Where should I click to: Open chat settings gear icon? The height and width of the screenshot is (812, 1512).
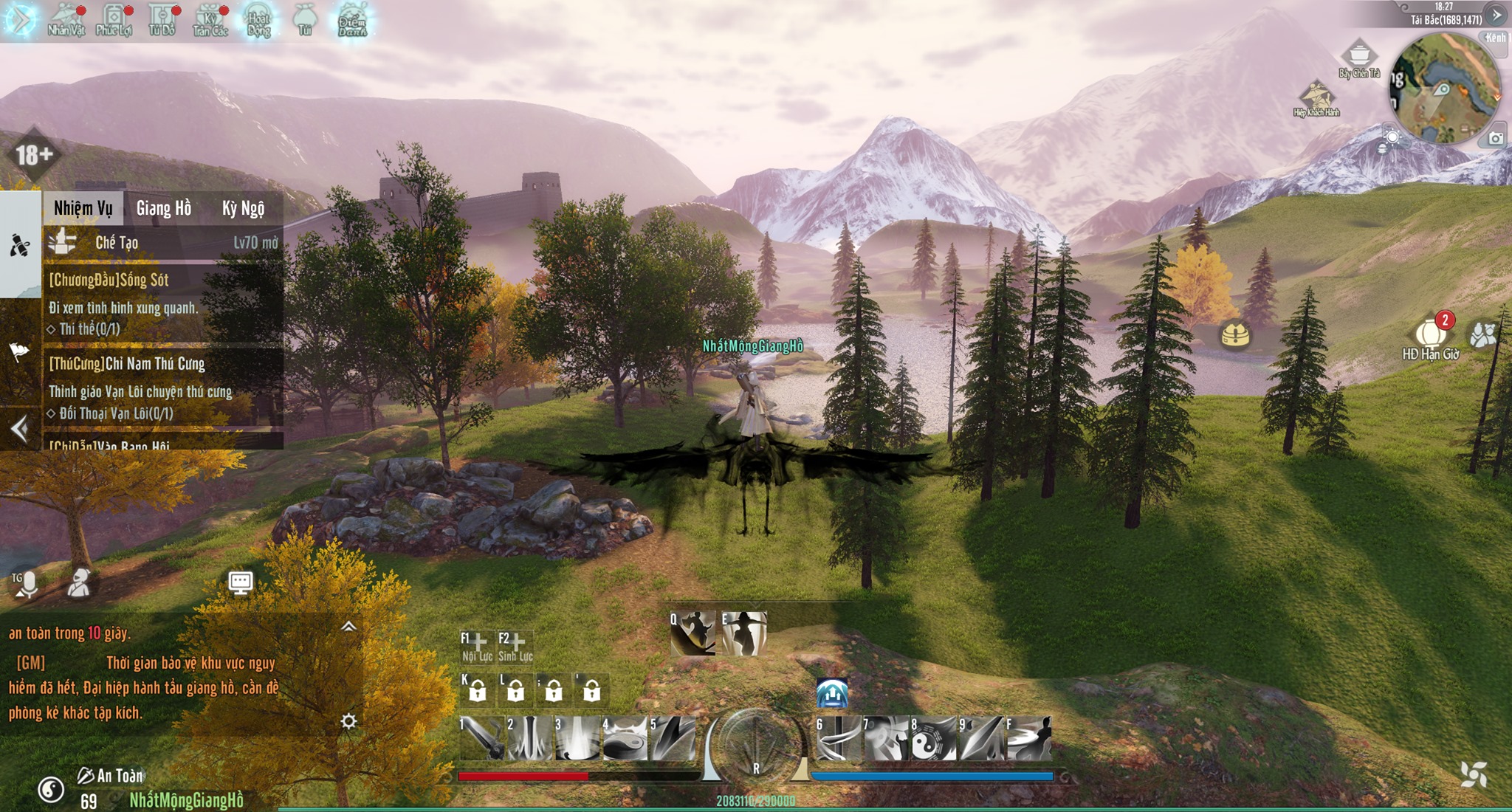coord(348,721)
